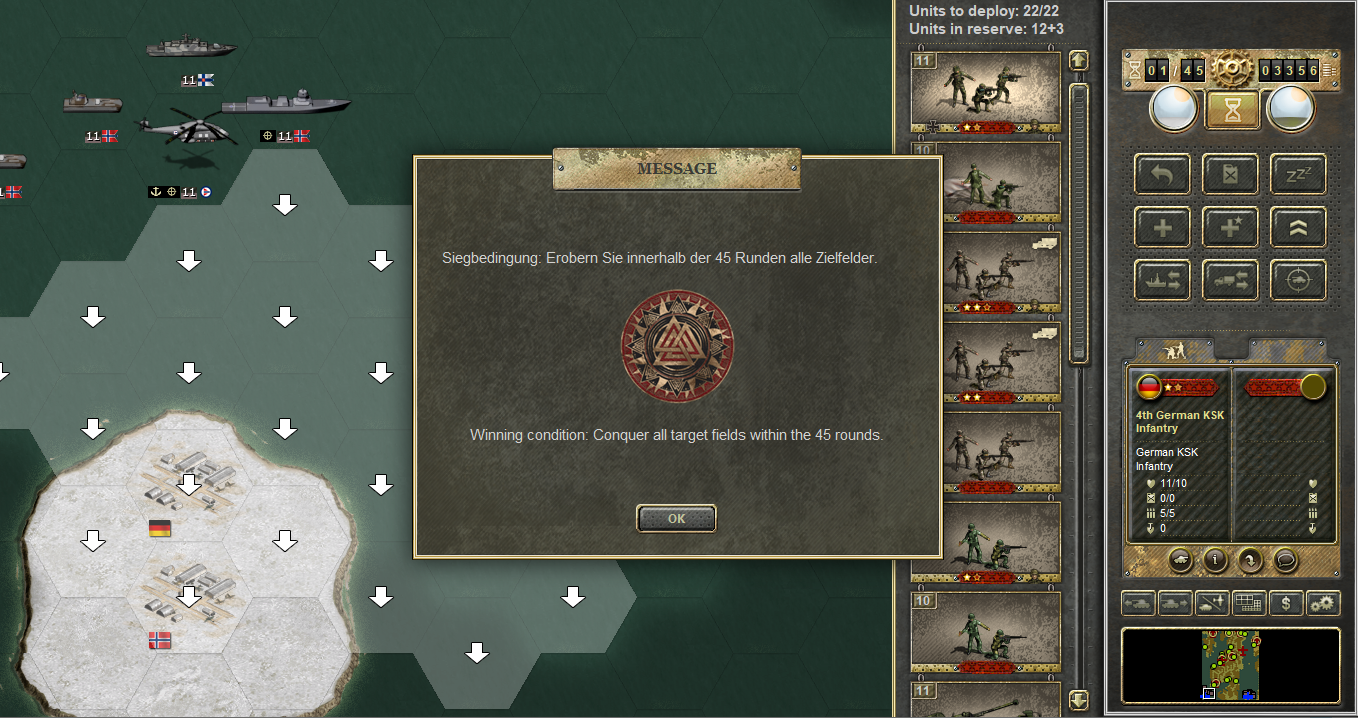Click the hourglass end turn button
This screenshot has width=1358, height=718.
click(x=1232, y=110)
